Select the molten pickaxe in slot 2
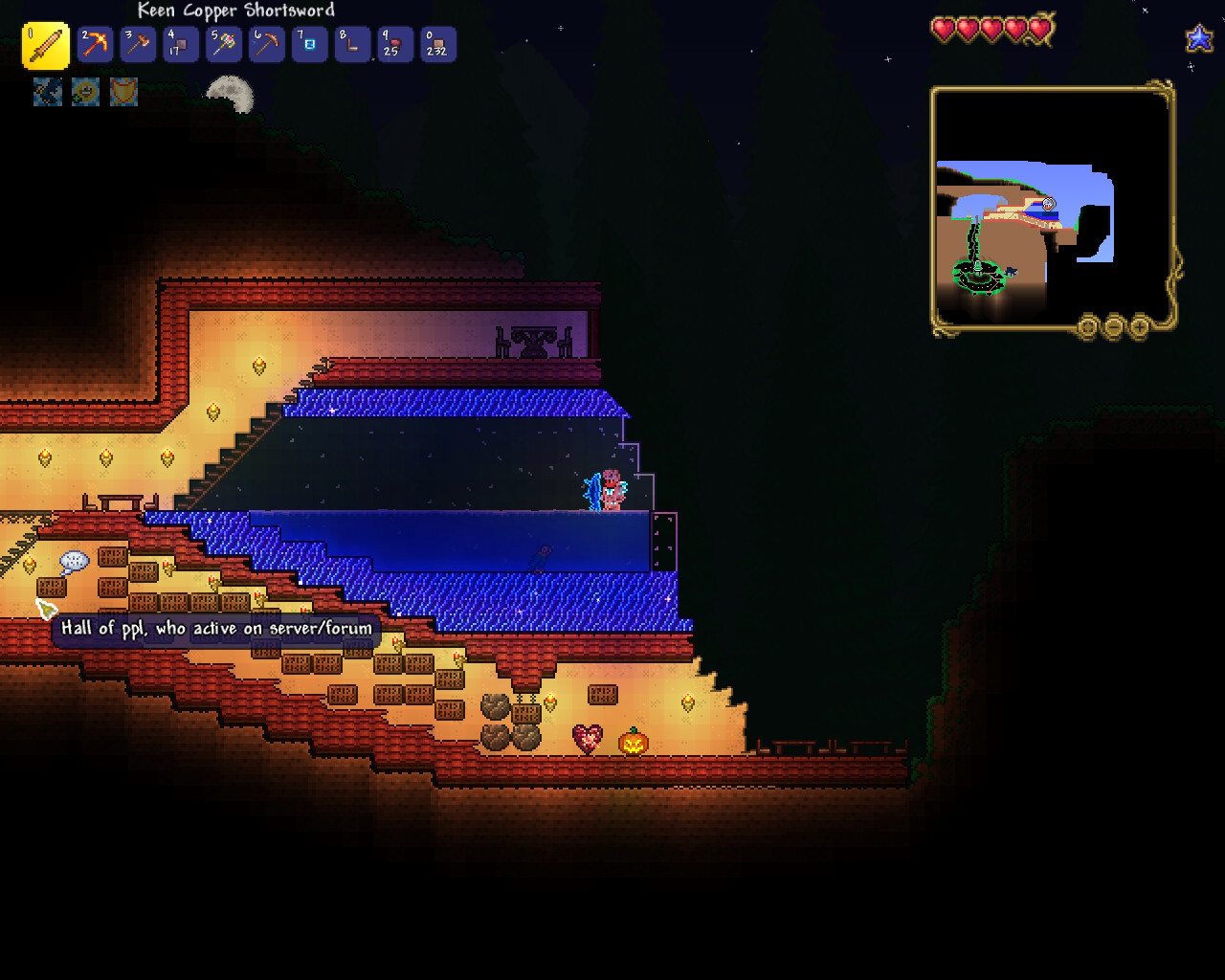 pyautogui.click(x=95, y=45)
